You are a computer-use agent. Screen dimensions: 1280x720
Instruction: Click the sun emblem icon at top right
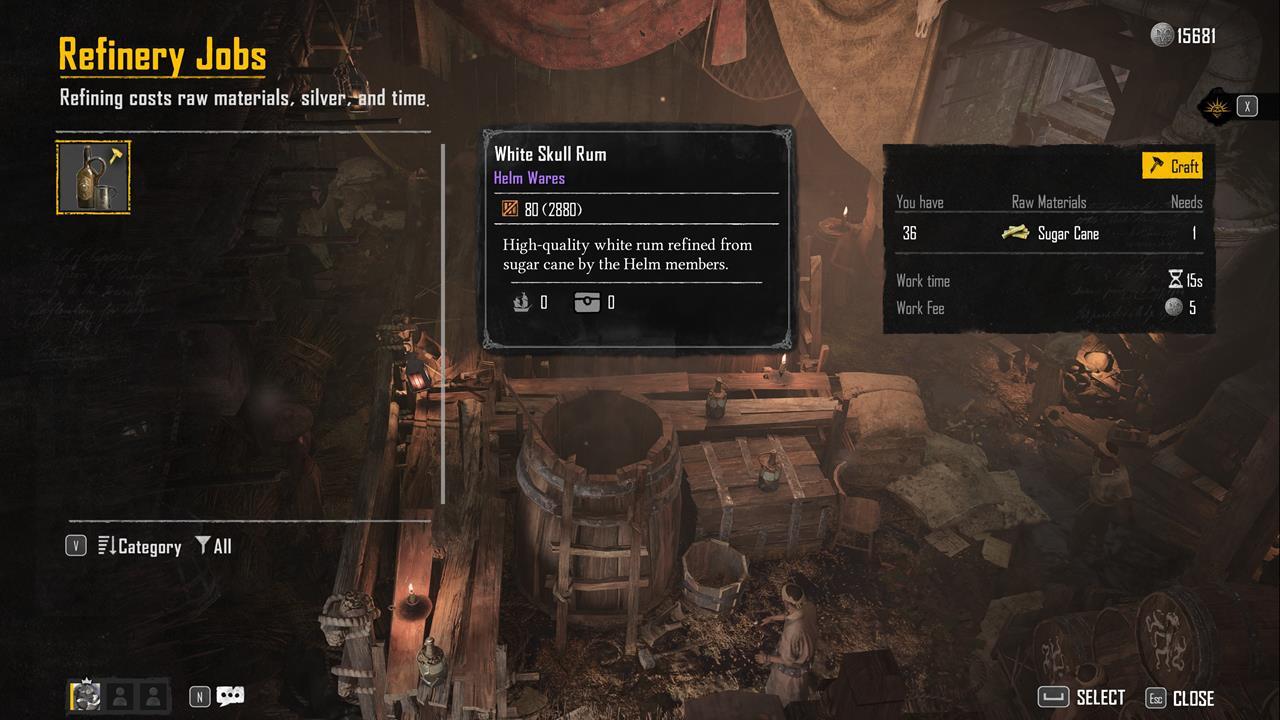click(x=1217, y=106)
